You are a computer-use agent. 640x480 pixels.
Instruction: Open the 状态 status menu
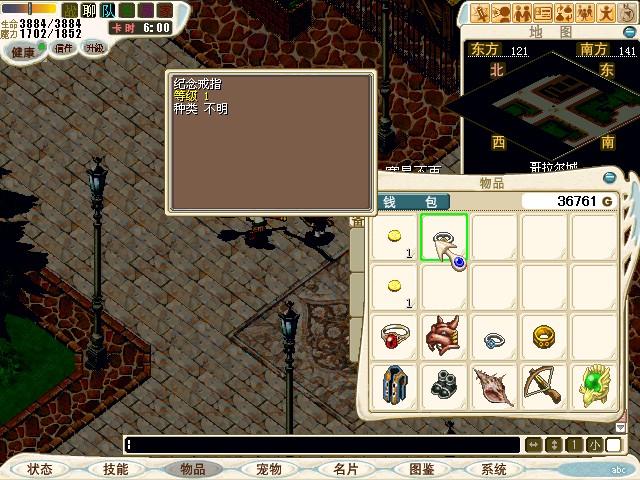[40, 469]
